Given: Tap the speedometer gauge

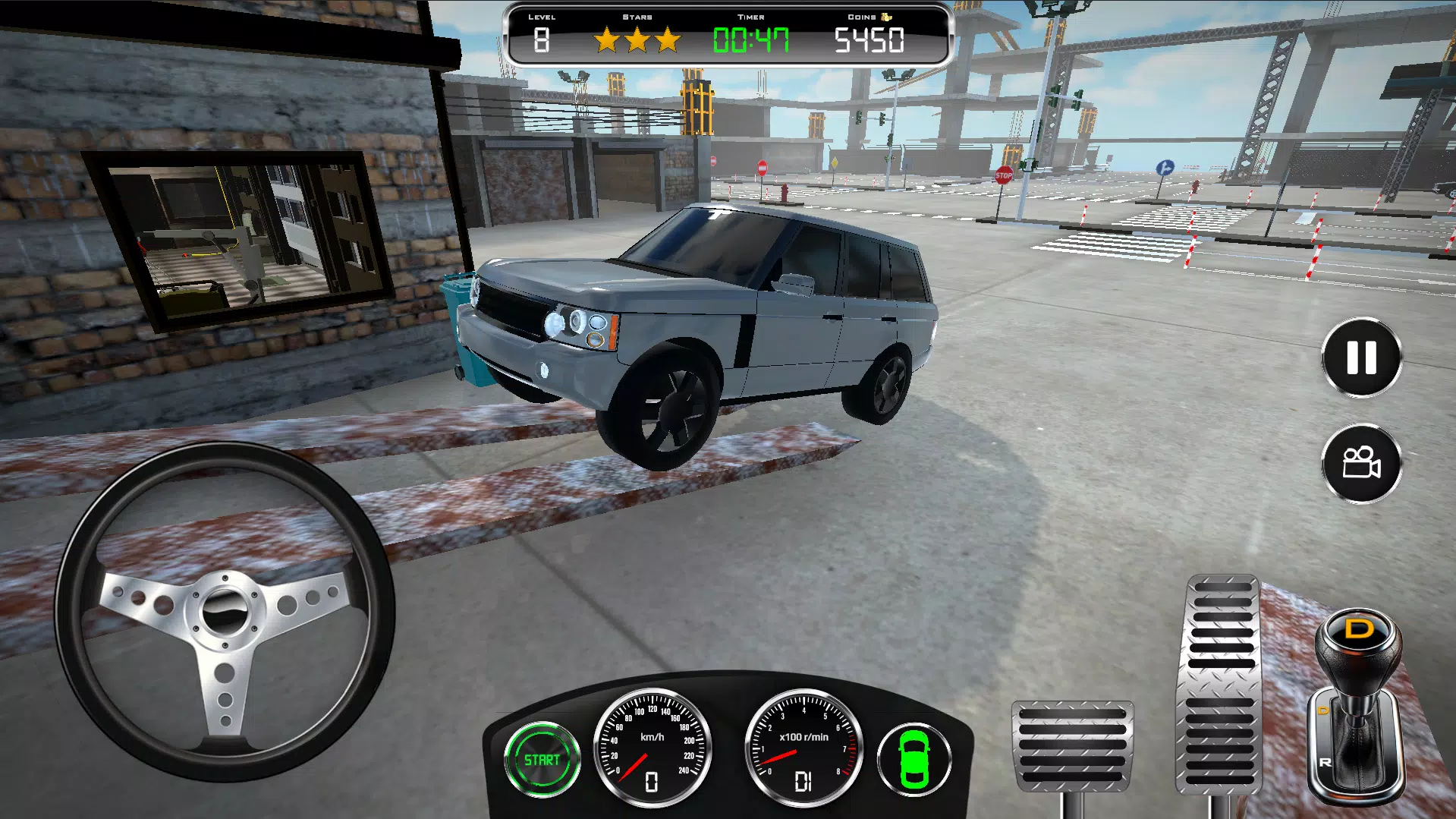Looking at the screenshot, I should pyautogui.click(x=654, y=748).
